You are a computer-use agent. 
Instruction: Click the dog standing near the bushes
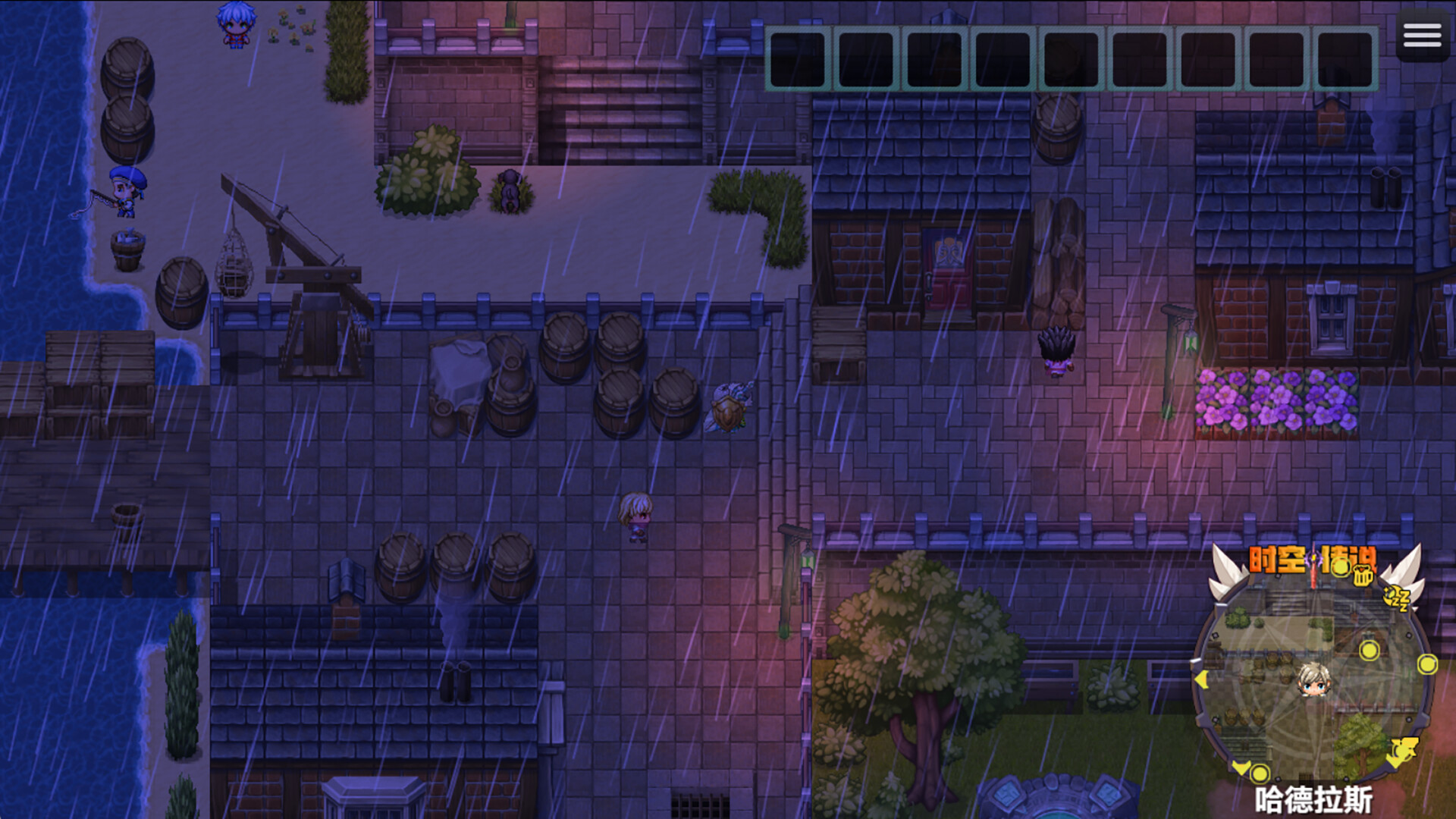pos(510,190)
